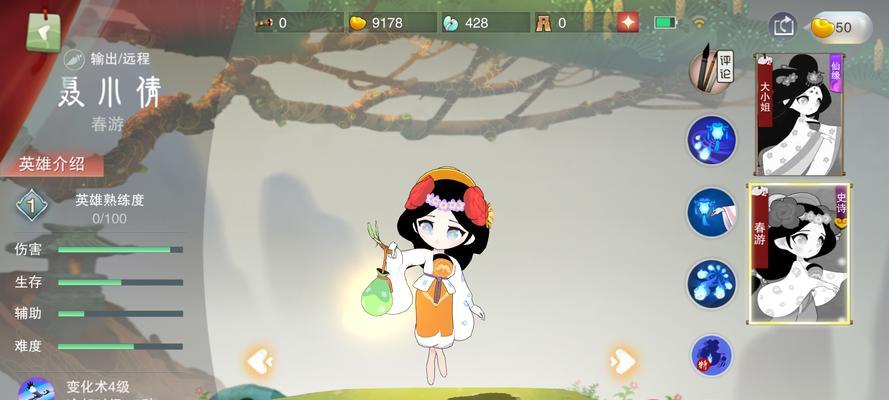This screenshot has height=400, width=889.
Task: Tap the green back arrow button
Action: point(42,31)
